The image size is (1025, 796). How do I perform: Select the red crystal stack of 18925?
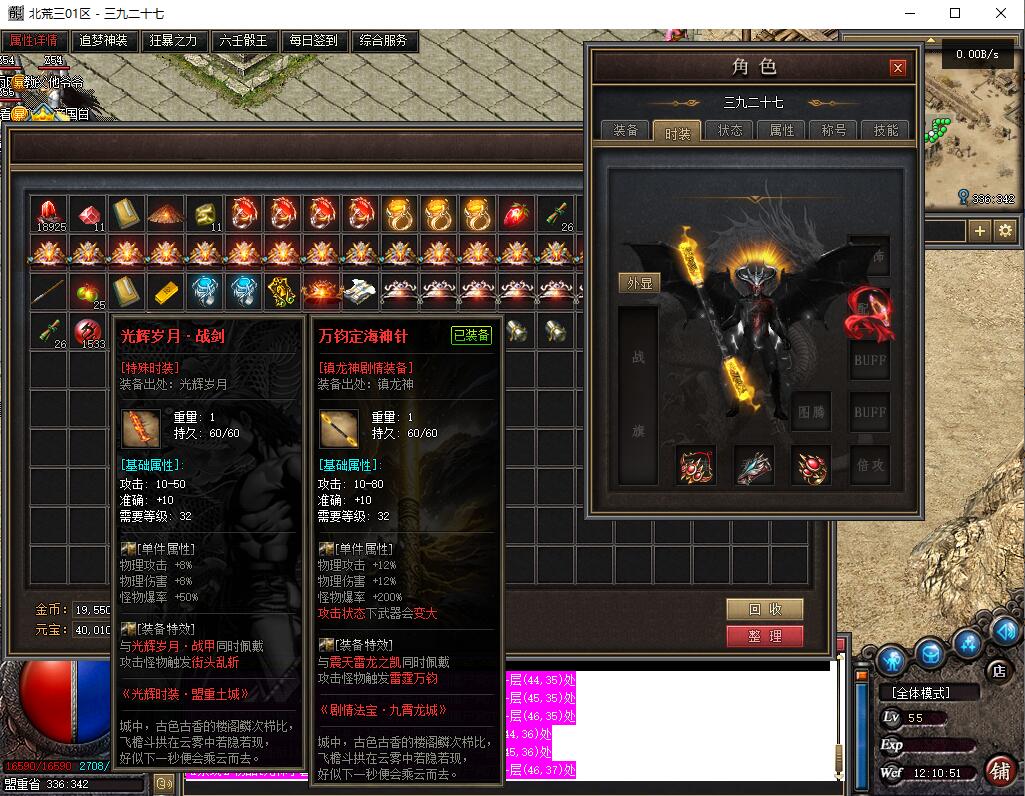[49, 214]
